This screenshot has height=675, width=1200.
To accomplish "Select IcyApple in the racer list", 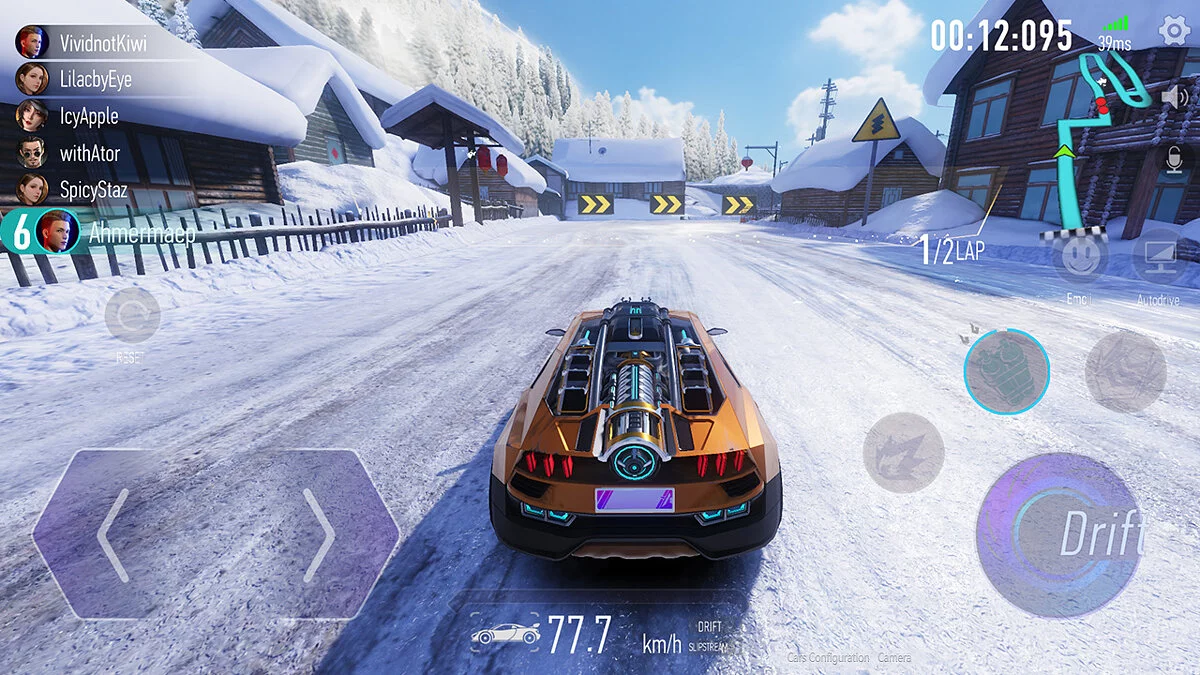I will click(x=88, y=116).
